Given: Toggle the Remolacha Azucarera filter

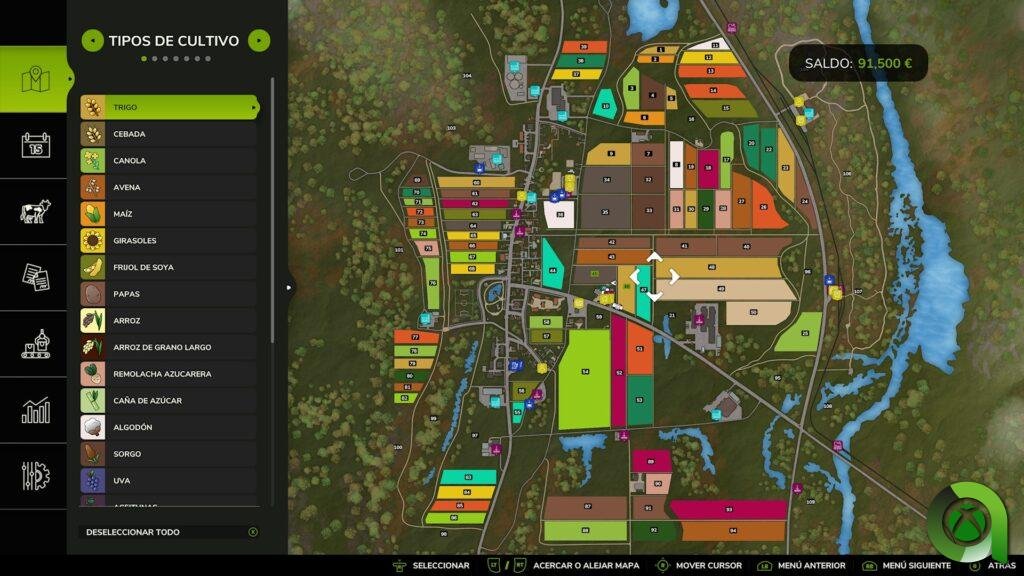Looking at the screenshot, I should point(168,374).
